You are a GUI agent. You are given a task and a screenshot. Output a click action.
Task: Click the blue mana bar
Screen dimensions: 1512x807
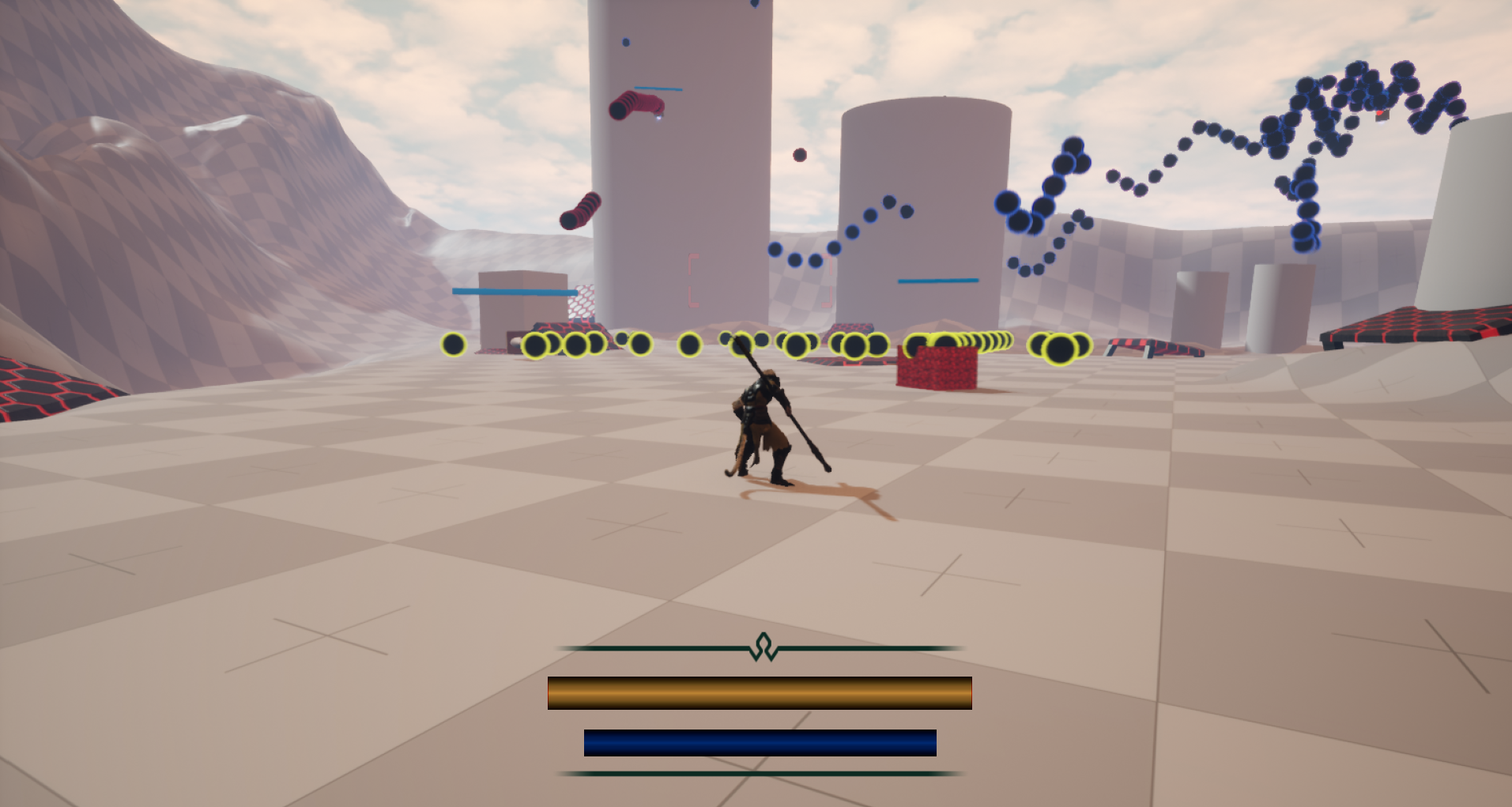pos(759,741)
